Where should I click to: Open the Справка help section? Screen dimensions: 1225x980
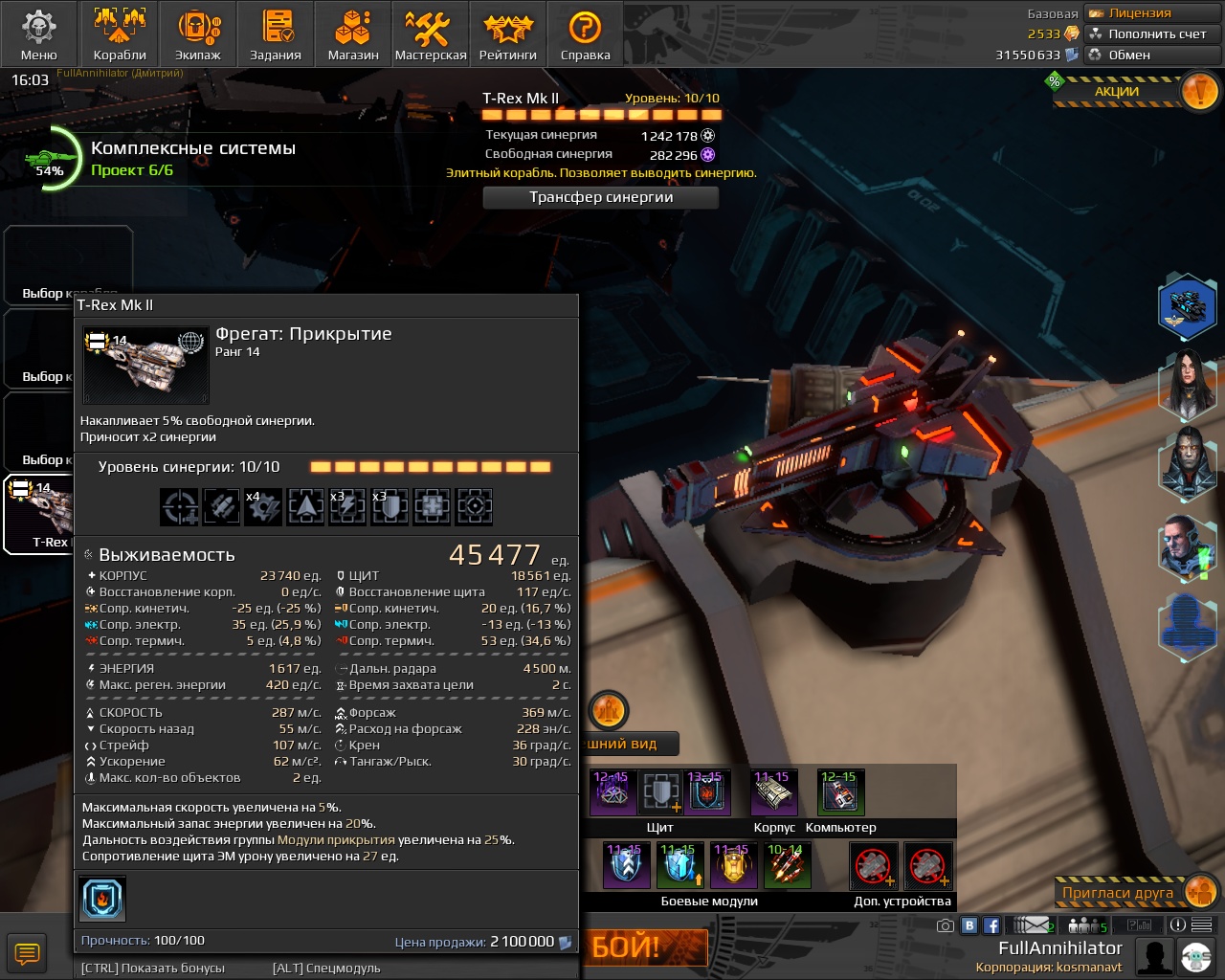pyautogui.click(x=585, y=34)
